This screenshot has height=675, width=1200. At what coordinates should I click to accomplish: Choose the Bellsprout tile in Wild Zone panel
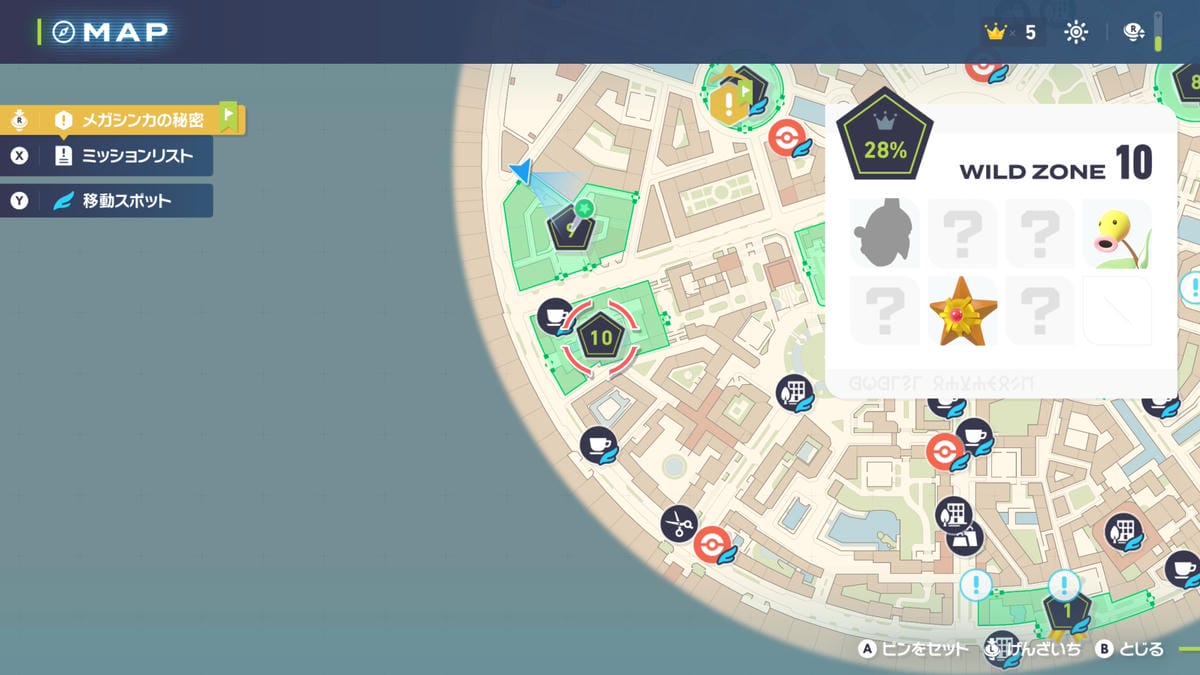pyautogui.click(x=1118, y=233)
